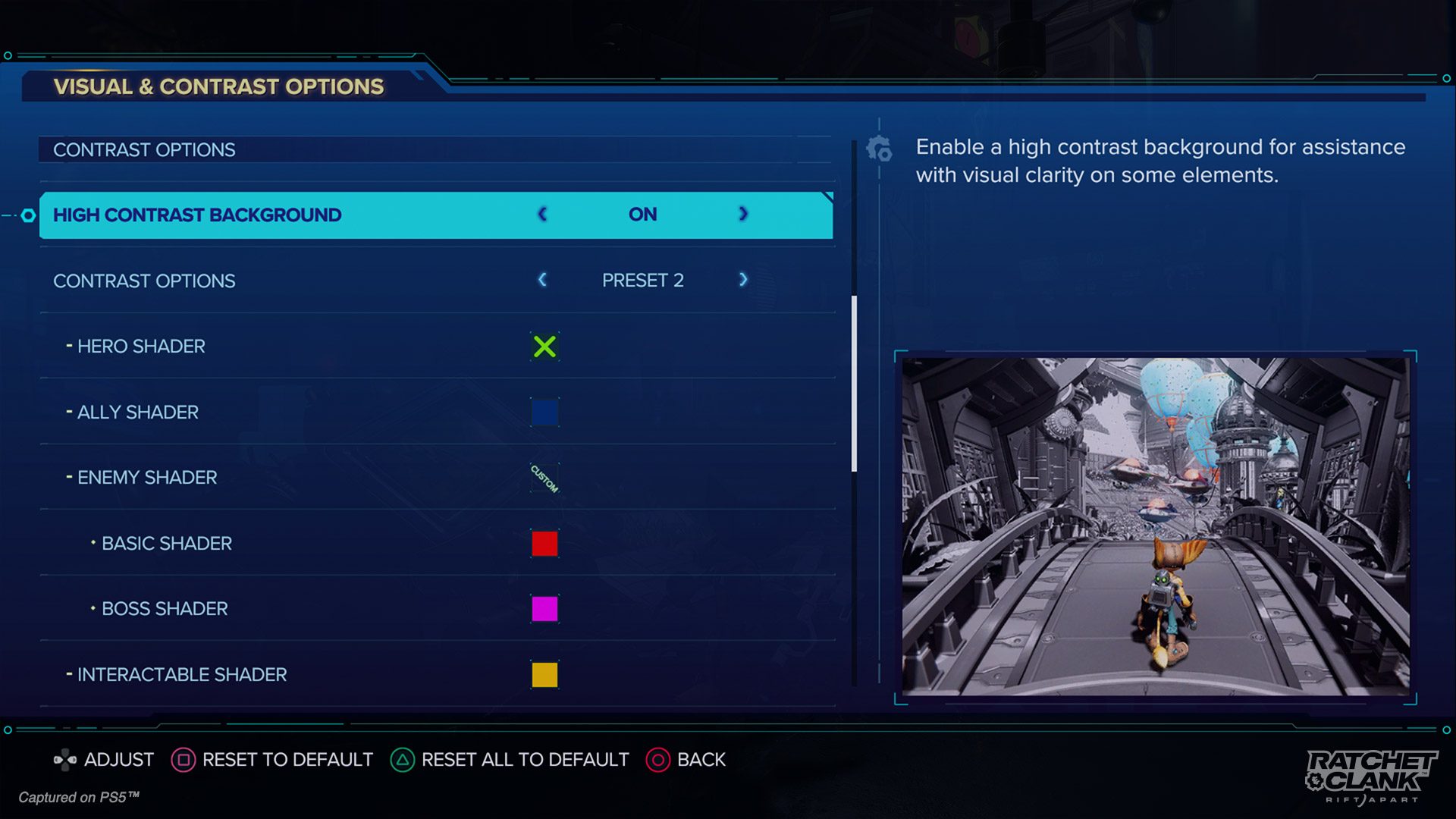The image size is (1456, 819).
Task: Toggle High Contrast Background off
Action: pyautogui.click(x=541, y=215)
